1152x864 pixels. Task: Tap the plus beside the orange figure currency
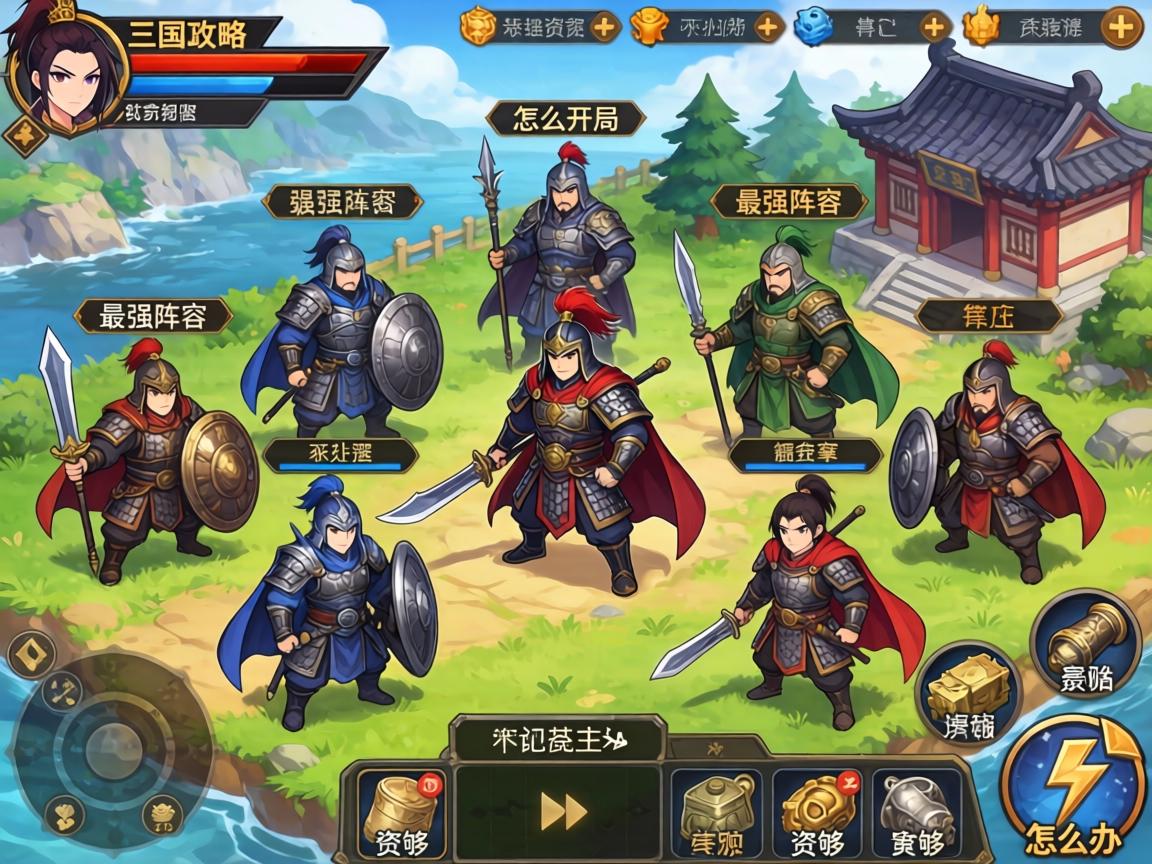[x=768, y=26]
